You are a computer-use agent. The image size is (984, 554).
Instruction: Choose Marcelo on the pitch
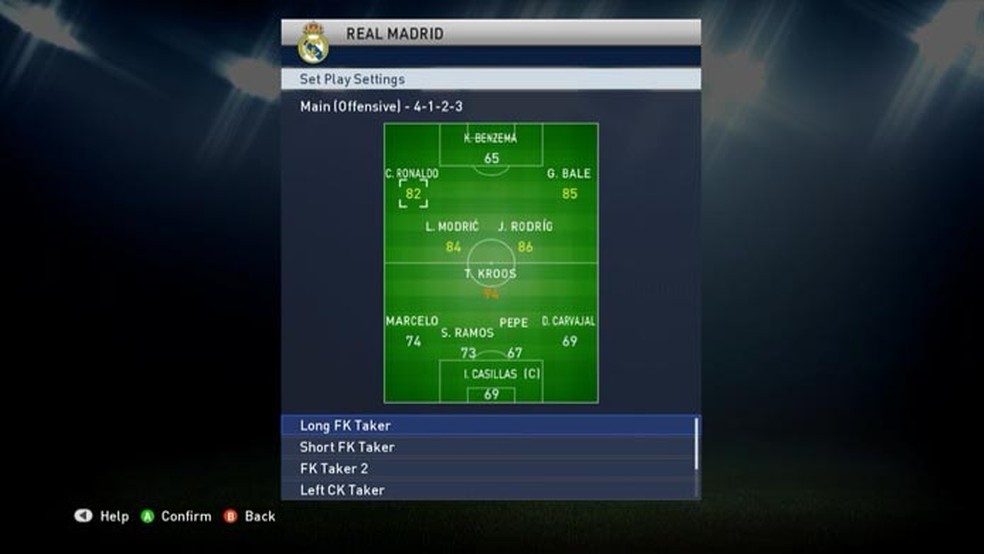413,331
